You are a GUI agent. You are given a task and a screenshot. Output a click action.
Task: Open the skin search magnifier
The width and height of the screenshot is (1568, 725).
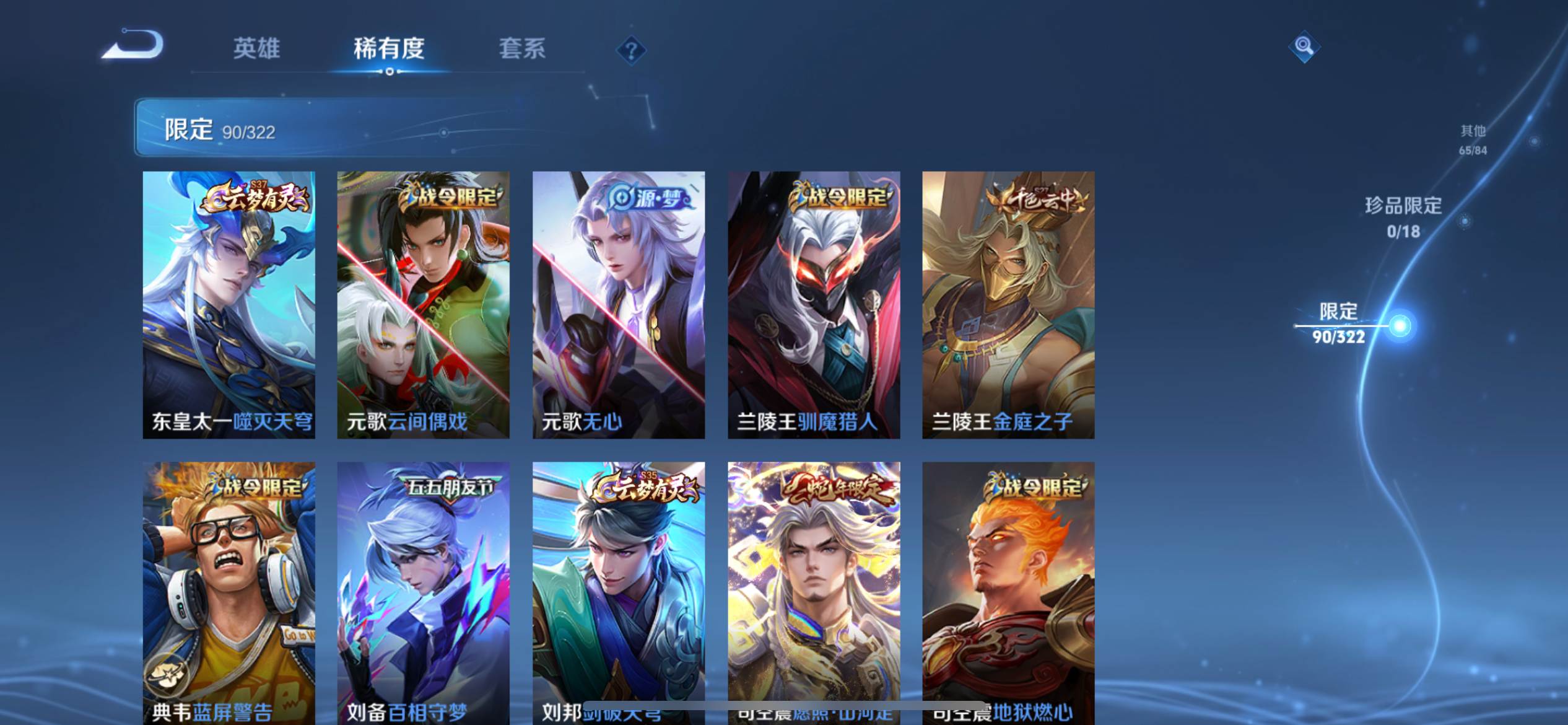(x=1304, y=46)
